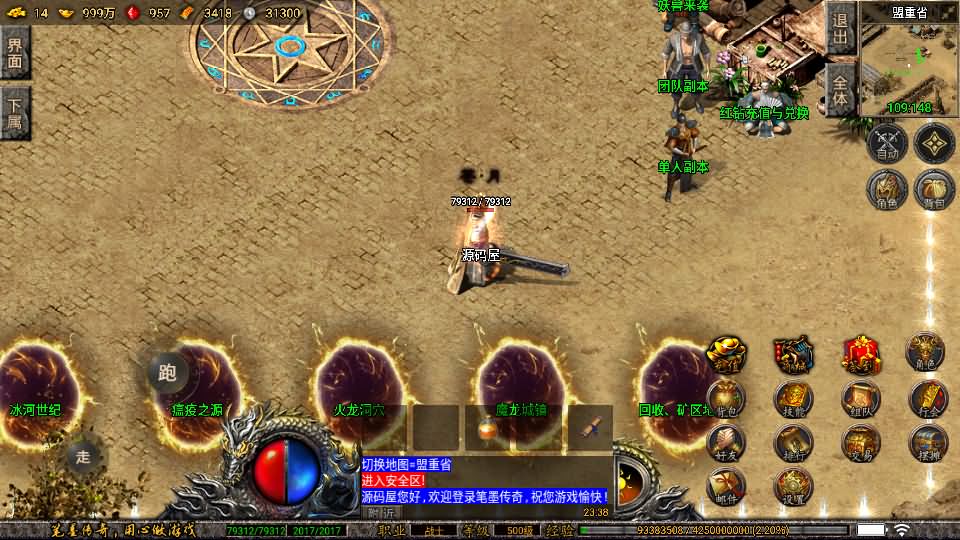Open the 设置 settings menu
This screenshot has height=540, width=960.
pyautogui.click(x=793, y=487)
